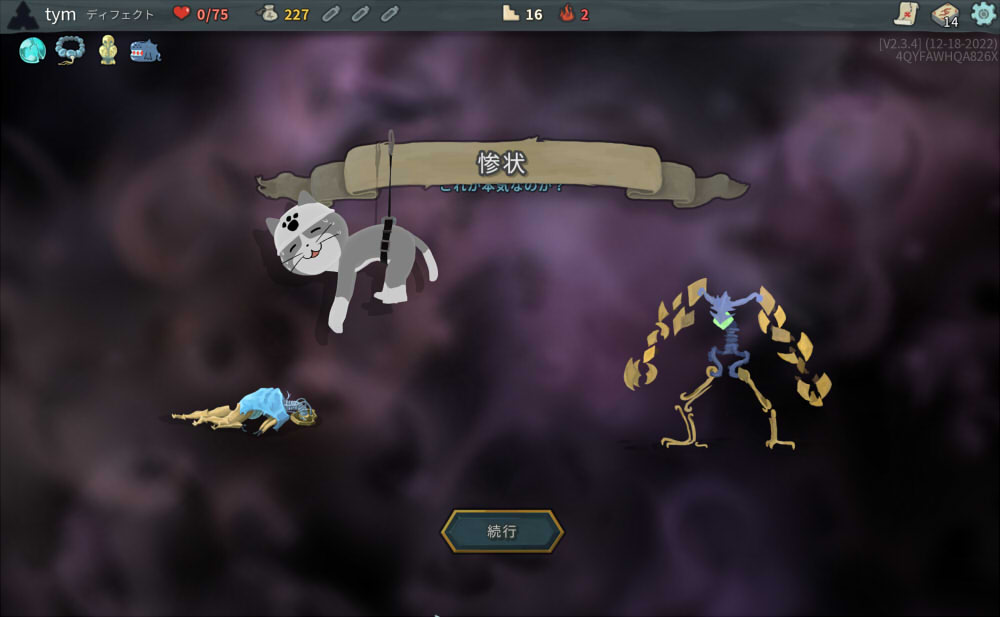Inspect the blue toothy creature relic

(x=145, y=50)
